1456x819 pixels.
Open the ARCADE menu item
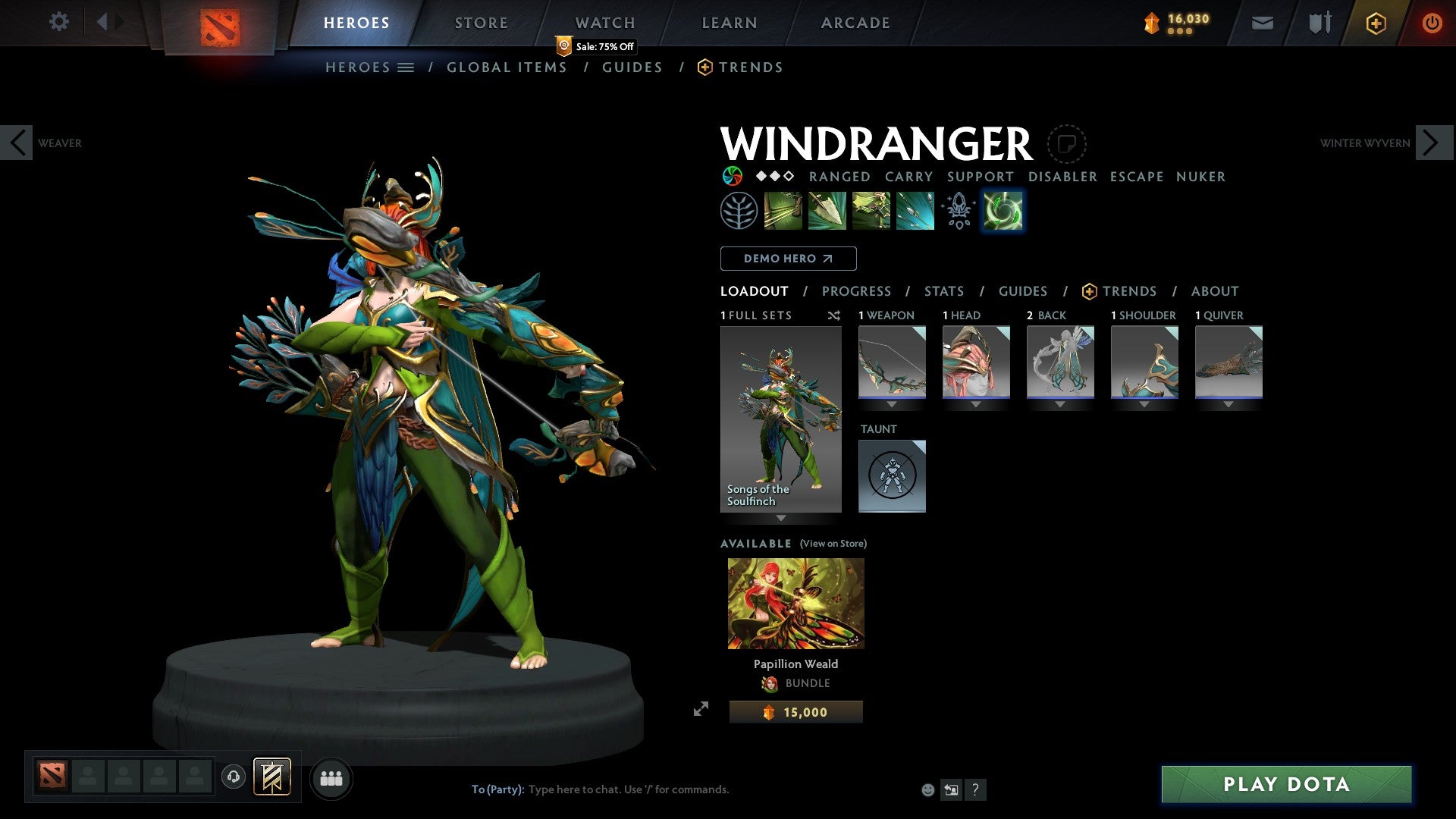855,22
